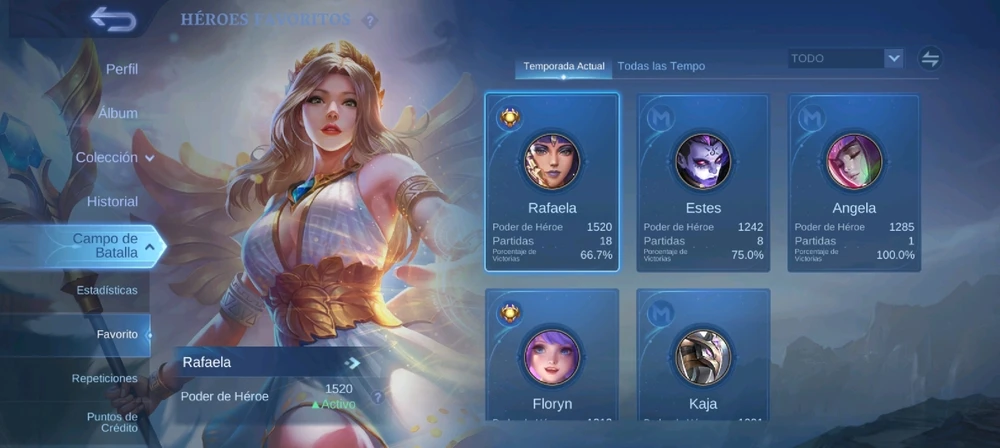Pick the Floryn hero card

coord(552,354)
